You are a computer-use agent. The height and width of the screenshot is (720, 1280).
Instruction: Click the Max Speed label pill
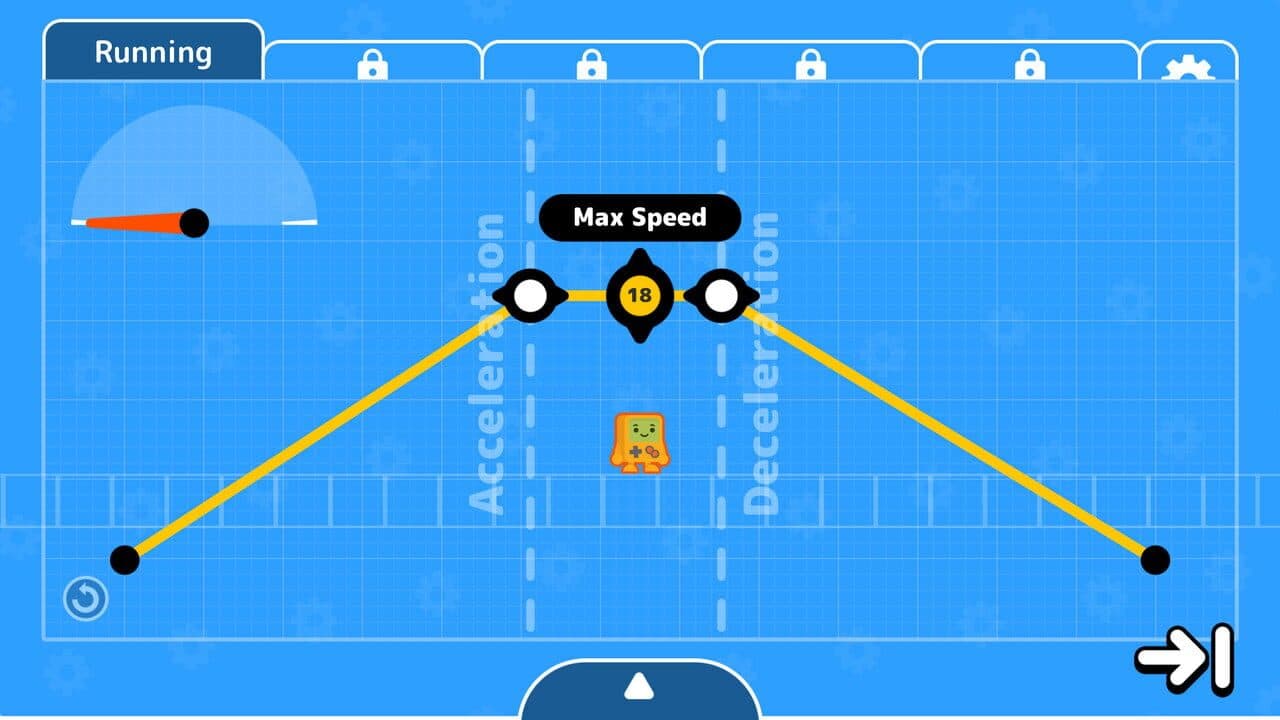pos(638,217)
